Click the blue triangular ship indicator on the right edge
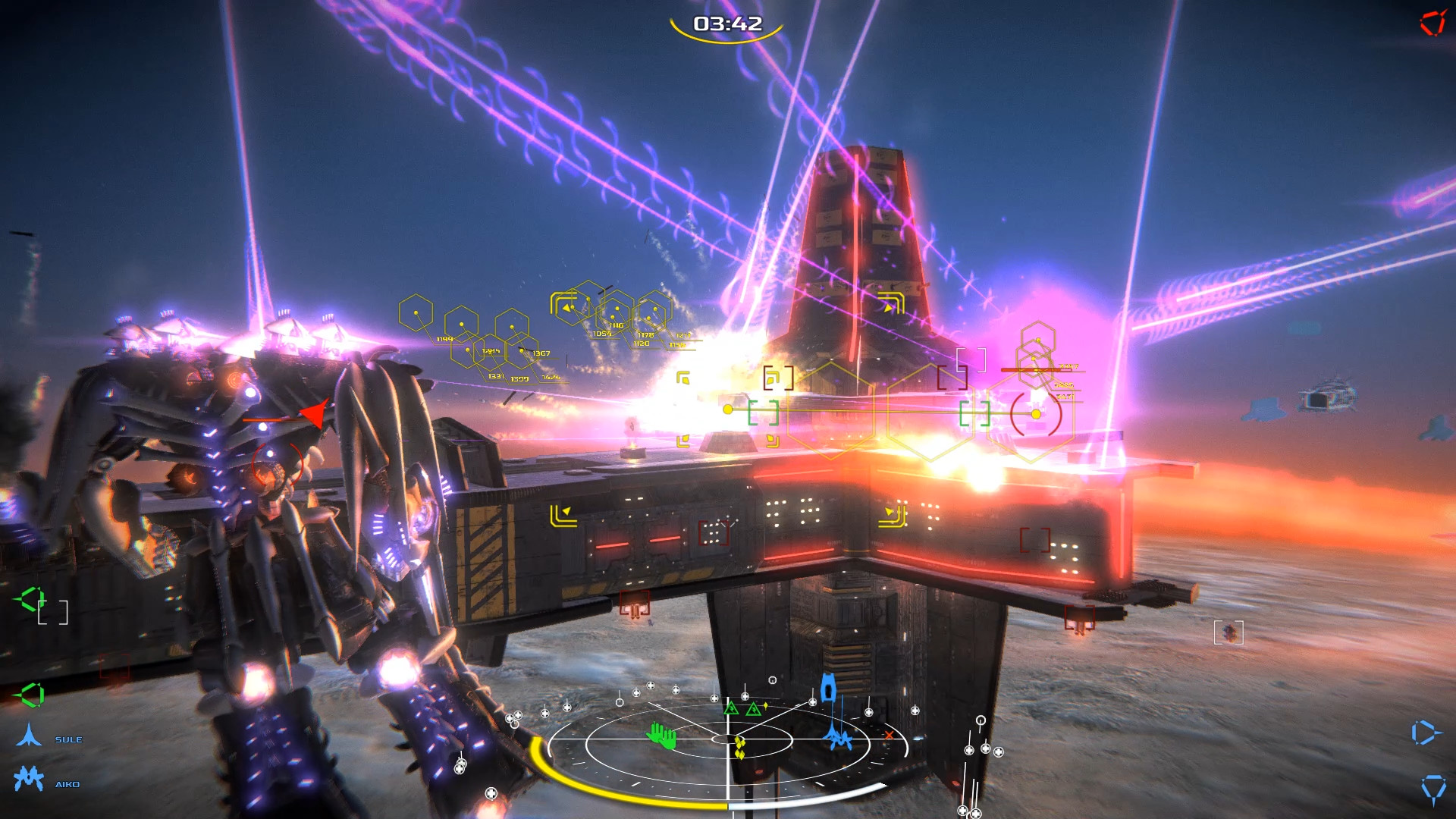Screen dimensions: 1456x819 tap(1423, 732)
